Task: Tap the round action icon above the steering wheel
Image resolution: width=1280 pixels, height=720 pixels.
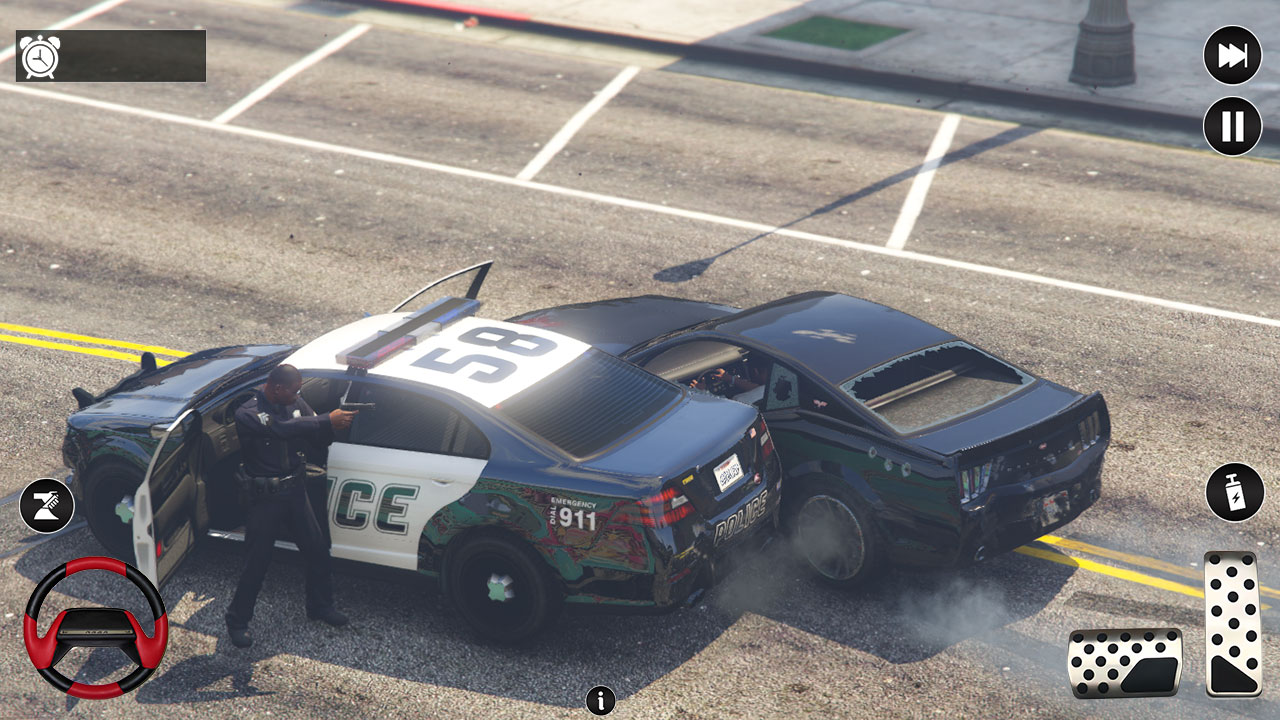Action: tap(46, 505)
